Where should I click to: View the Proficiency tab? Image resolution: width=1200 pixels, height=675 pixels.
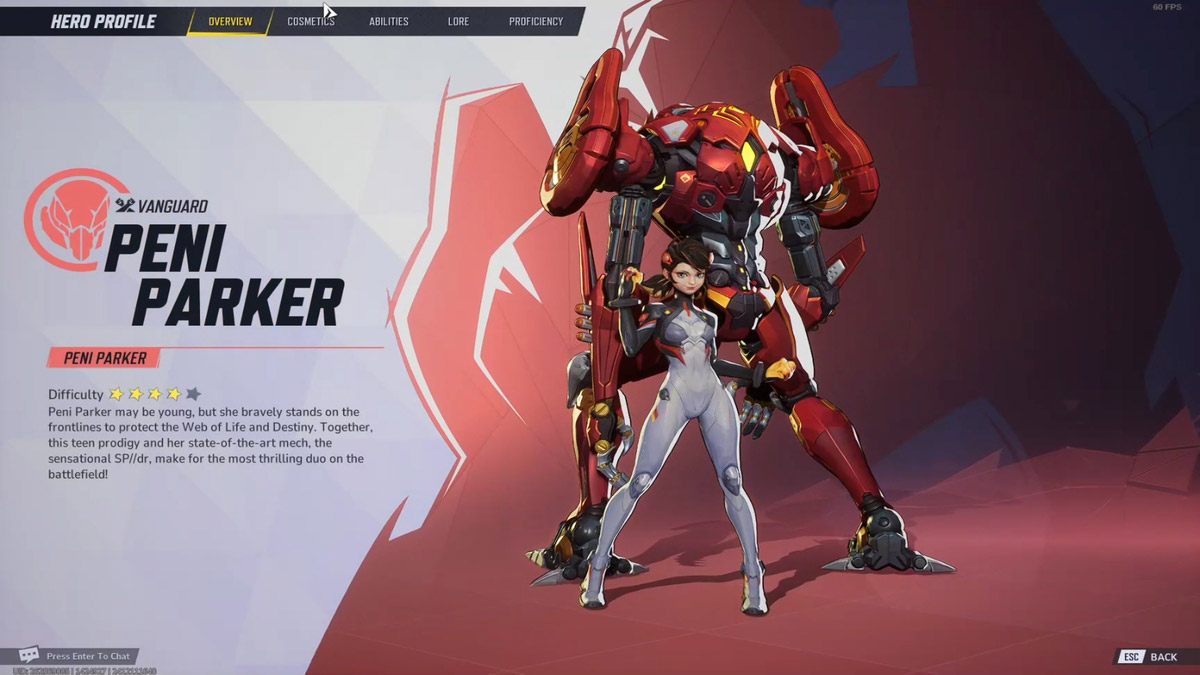pos(535,21)
